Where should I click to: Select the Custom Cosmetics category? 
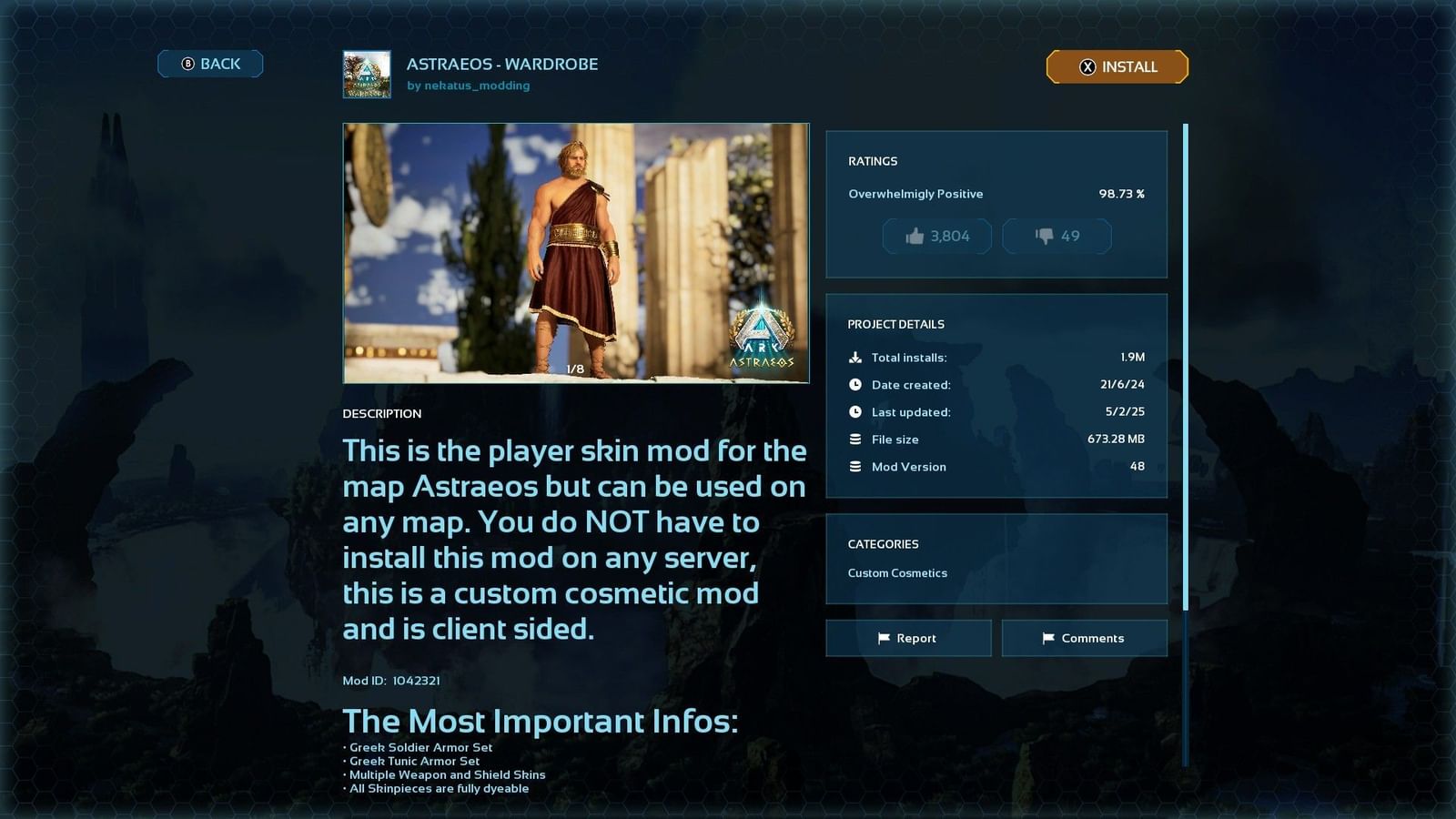896,573
